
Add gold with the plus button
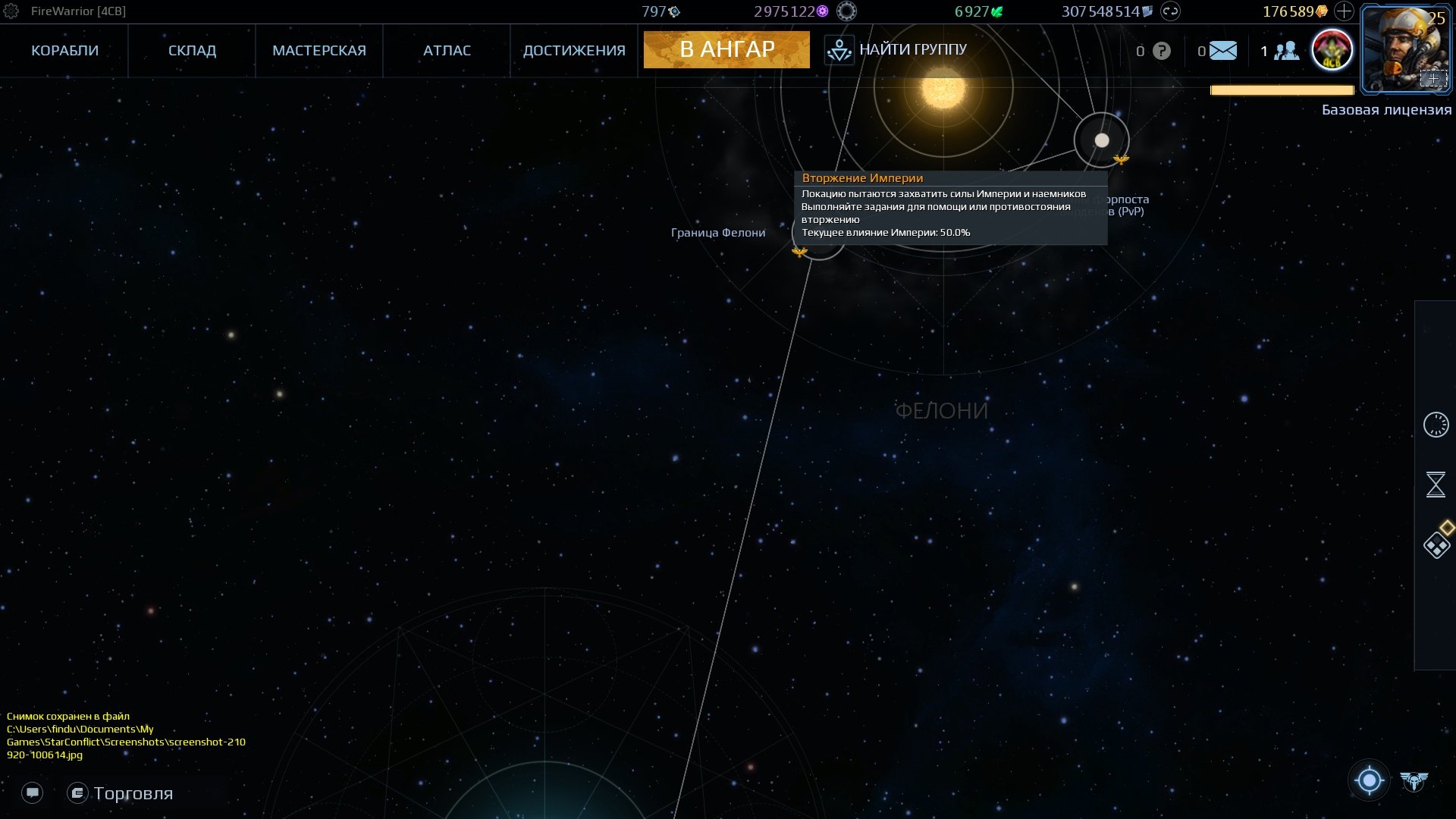tap(1344, 11)
